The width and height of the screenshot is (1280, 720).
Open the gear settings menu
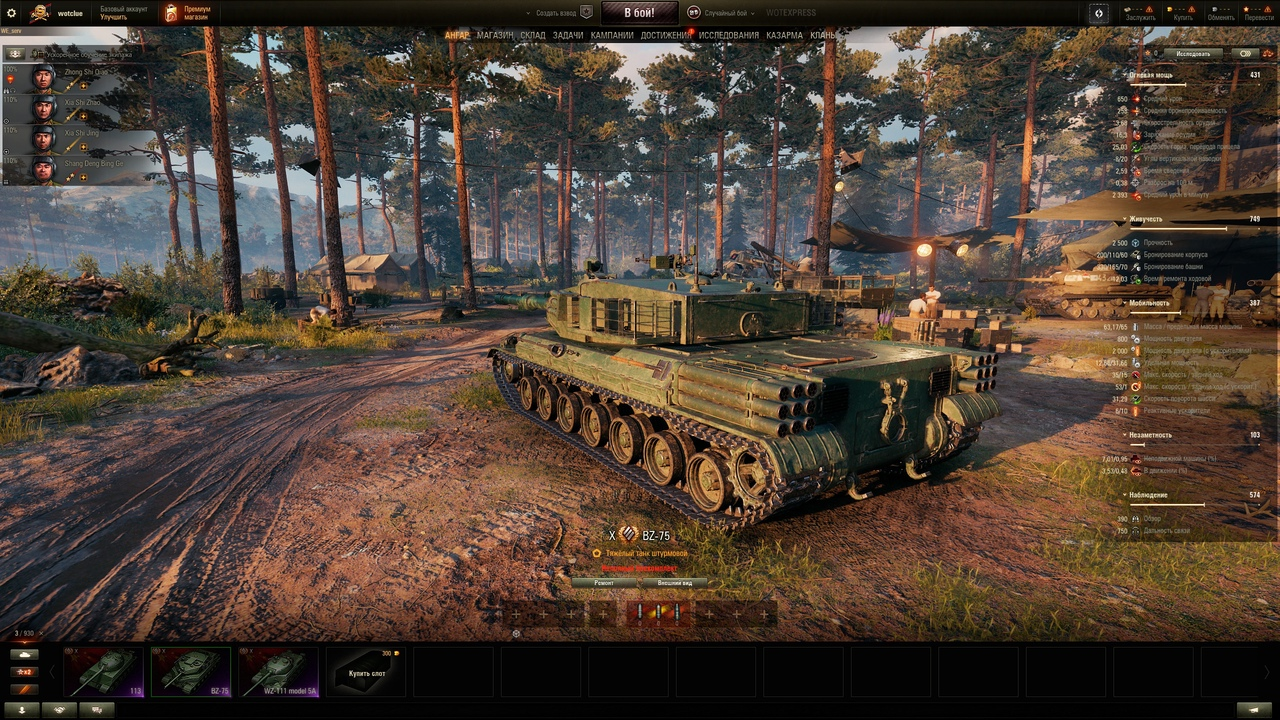pyautogui.click(x=12, y=13)
